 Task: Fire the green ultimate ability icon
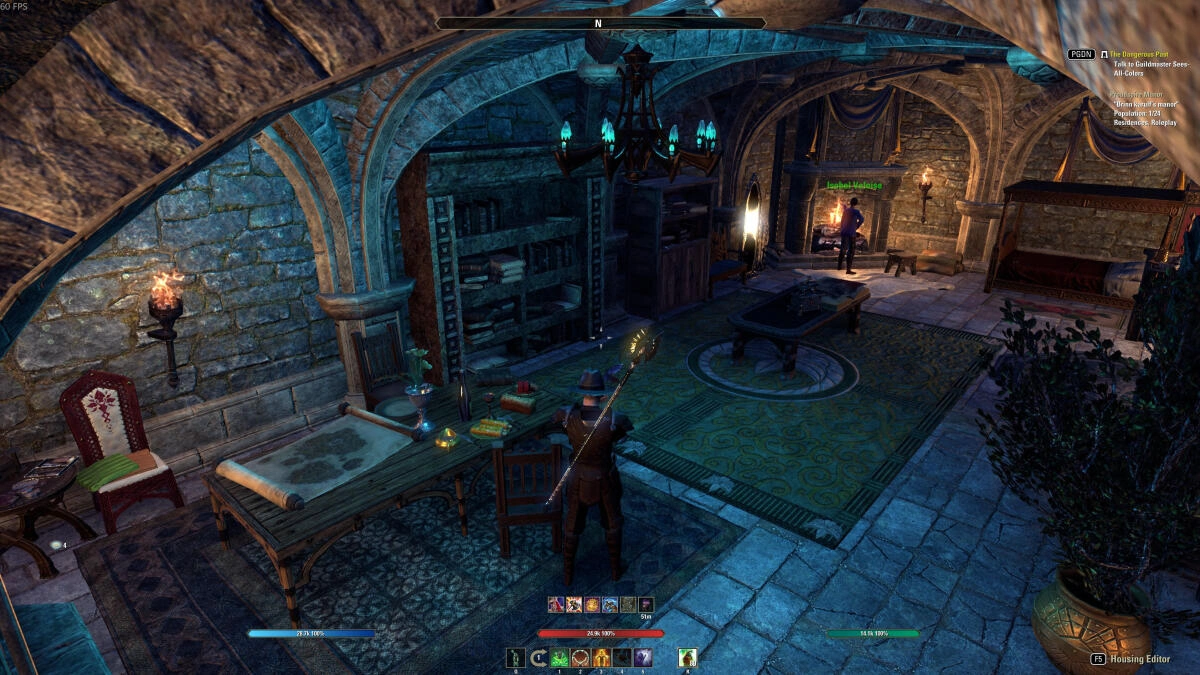[x=687, y=657]
